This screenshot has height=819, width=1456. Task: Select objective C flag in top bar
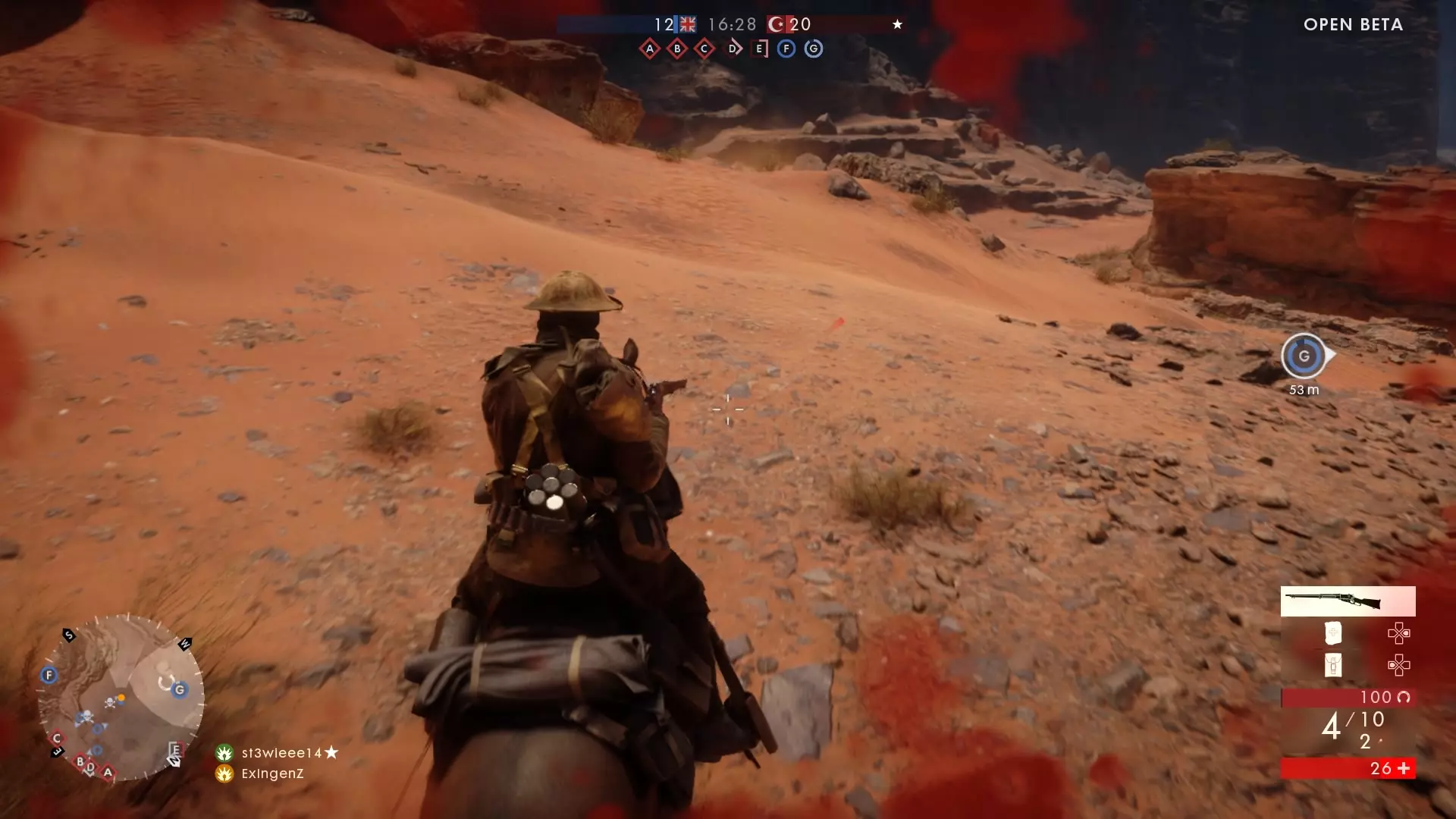[704, 49]
